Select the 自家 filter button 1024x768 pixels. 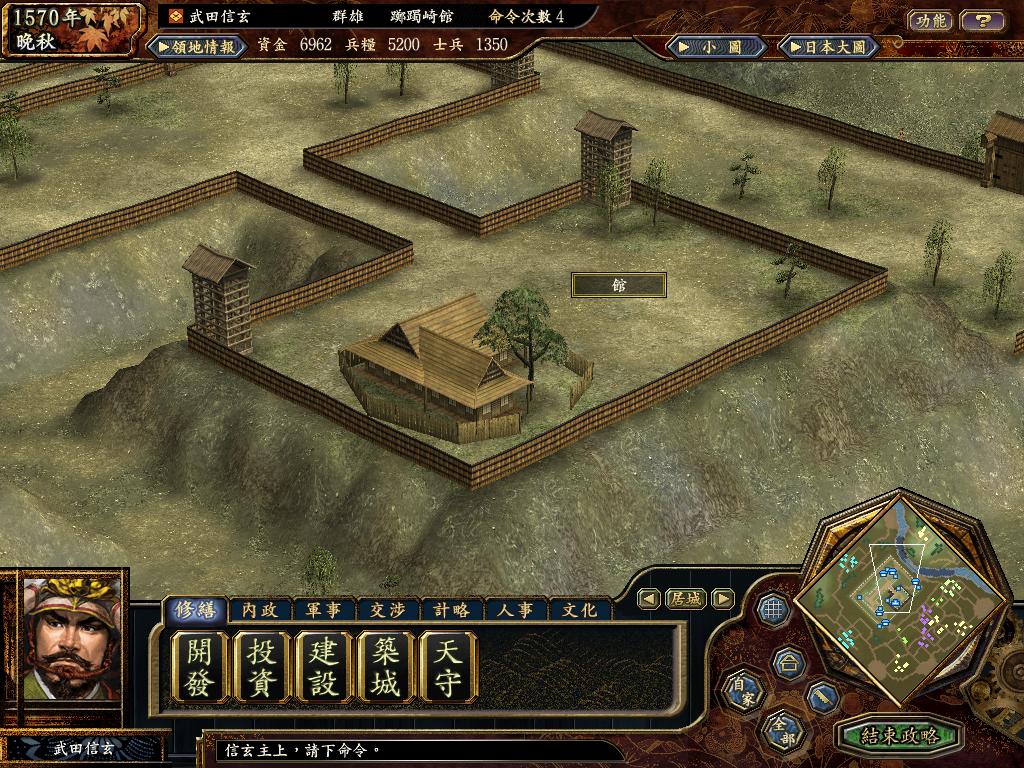(741, 691)
